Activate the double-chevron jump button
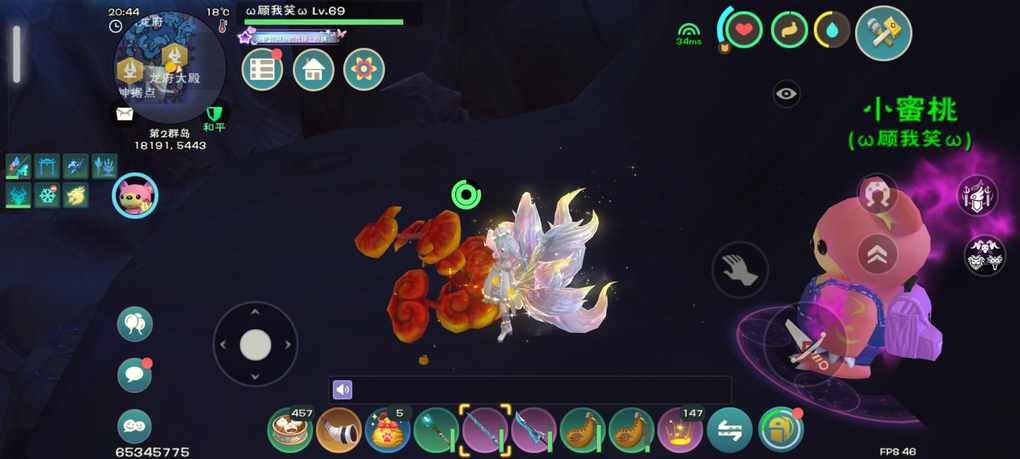 [x=876, y=254]
